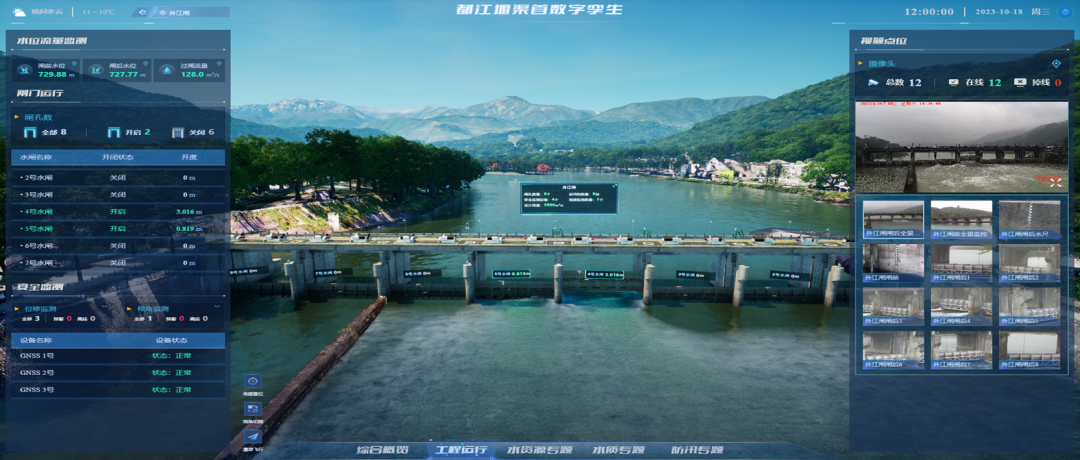Click the large live camera feed preview
This screenshot has height=460, width=1080.
click(x=961, y=146)
